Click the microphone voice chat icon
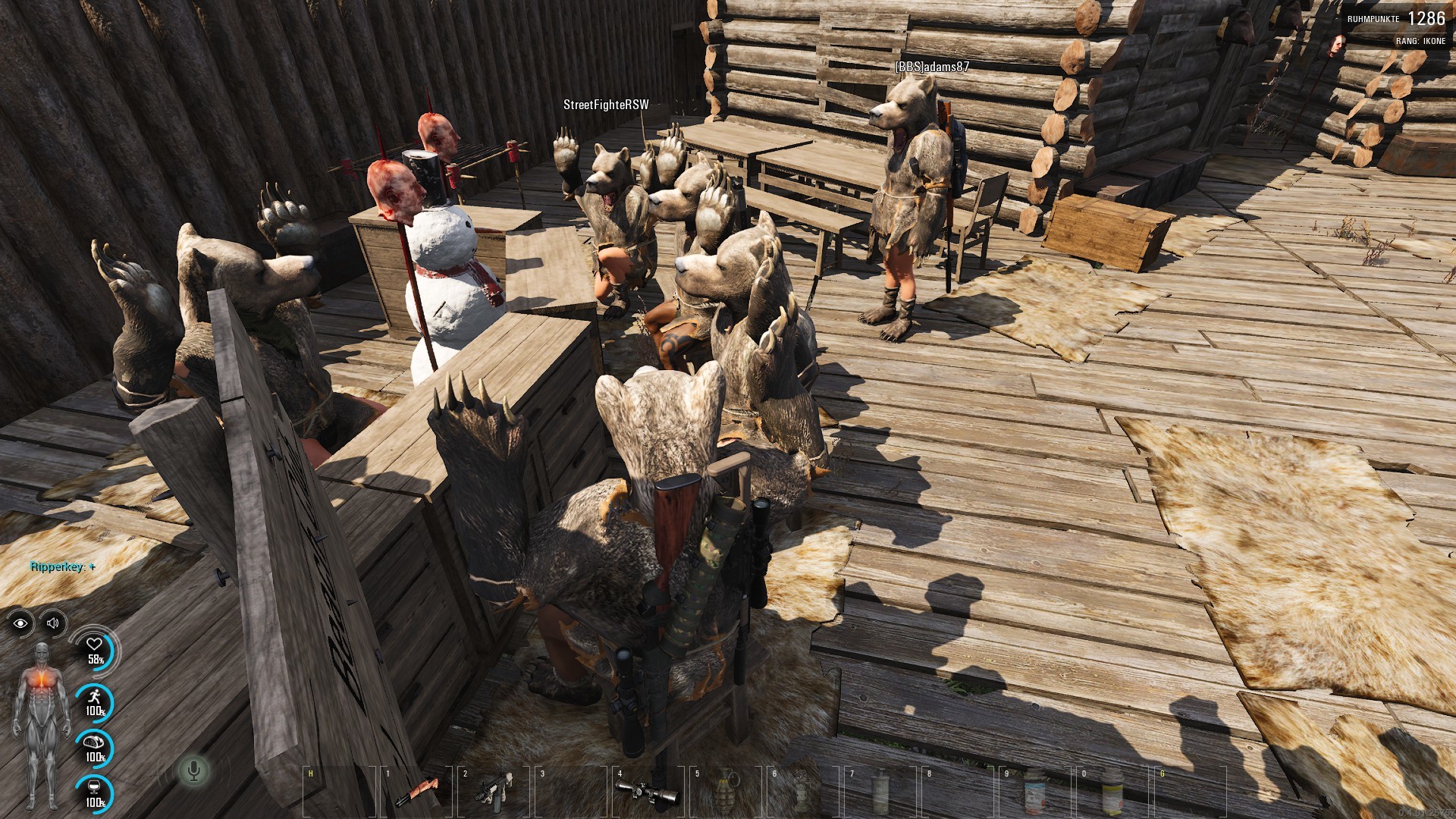Screen dimensions: 1456x819 point(193,771)
